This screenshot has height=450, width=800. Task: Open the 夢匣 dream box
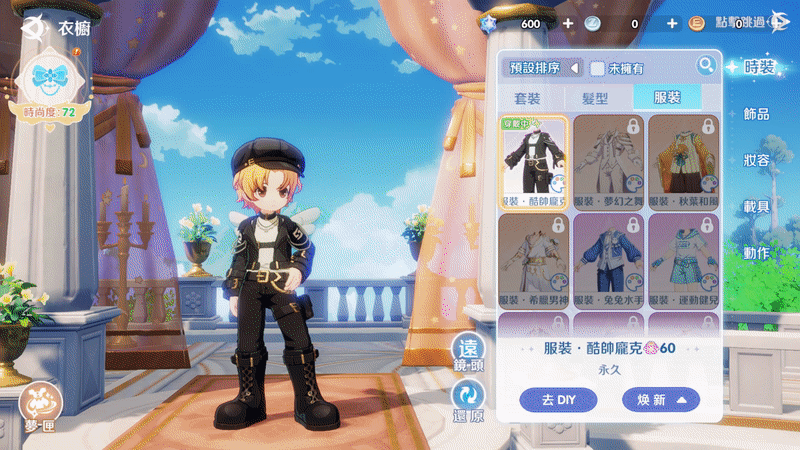click(42, 402)
